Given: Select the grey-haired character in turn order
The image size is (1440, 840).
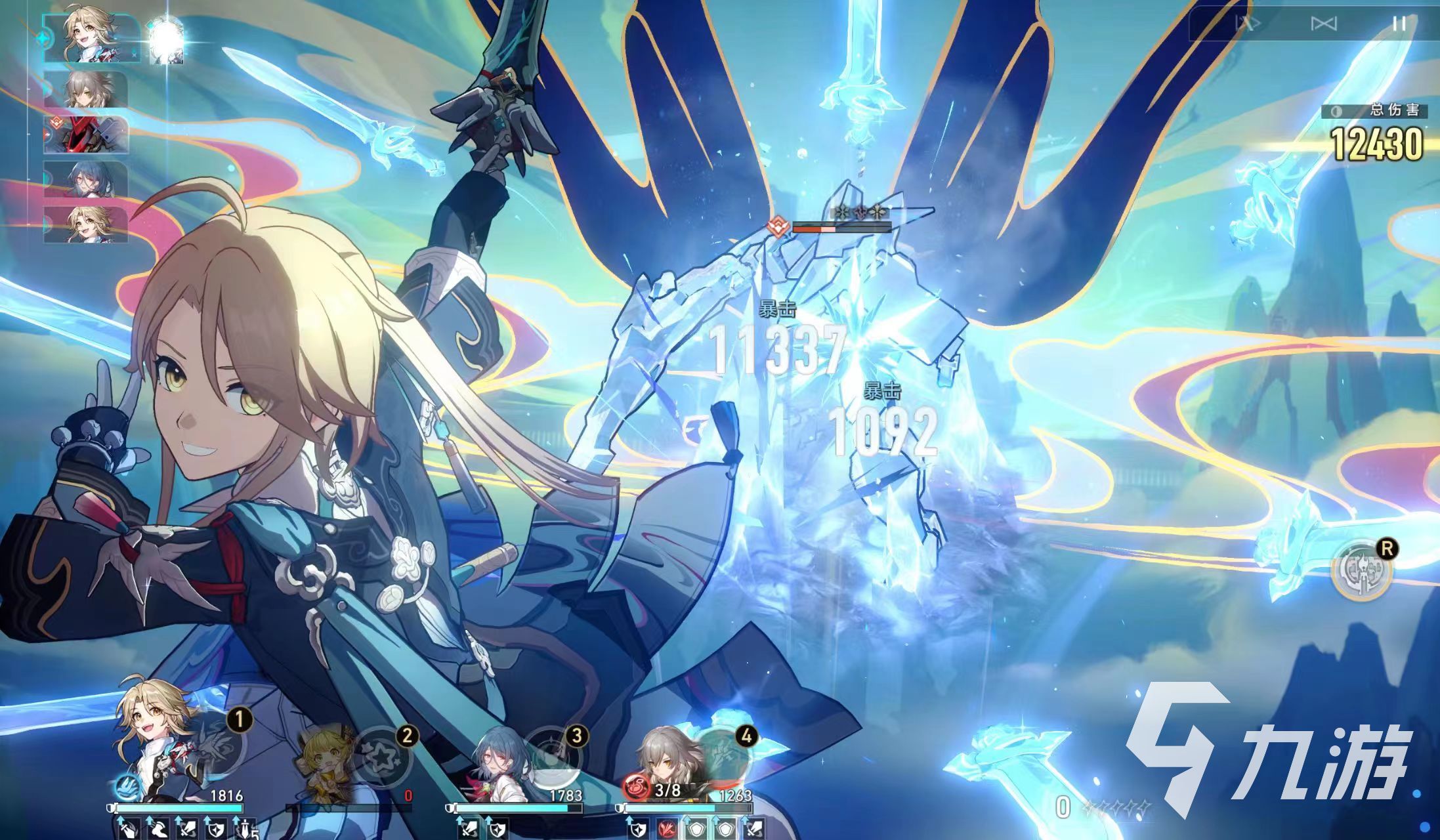Looking at the screenshot, I should [x=86, y=91].
